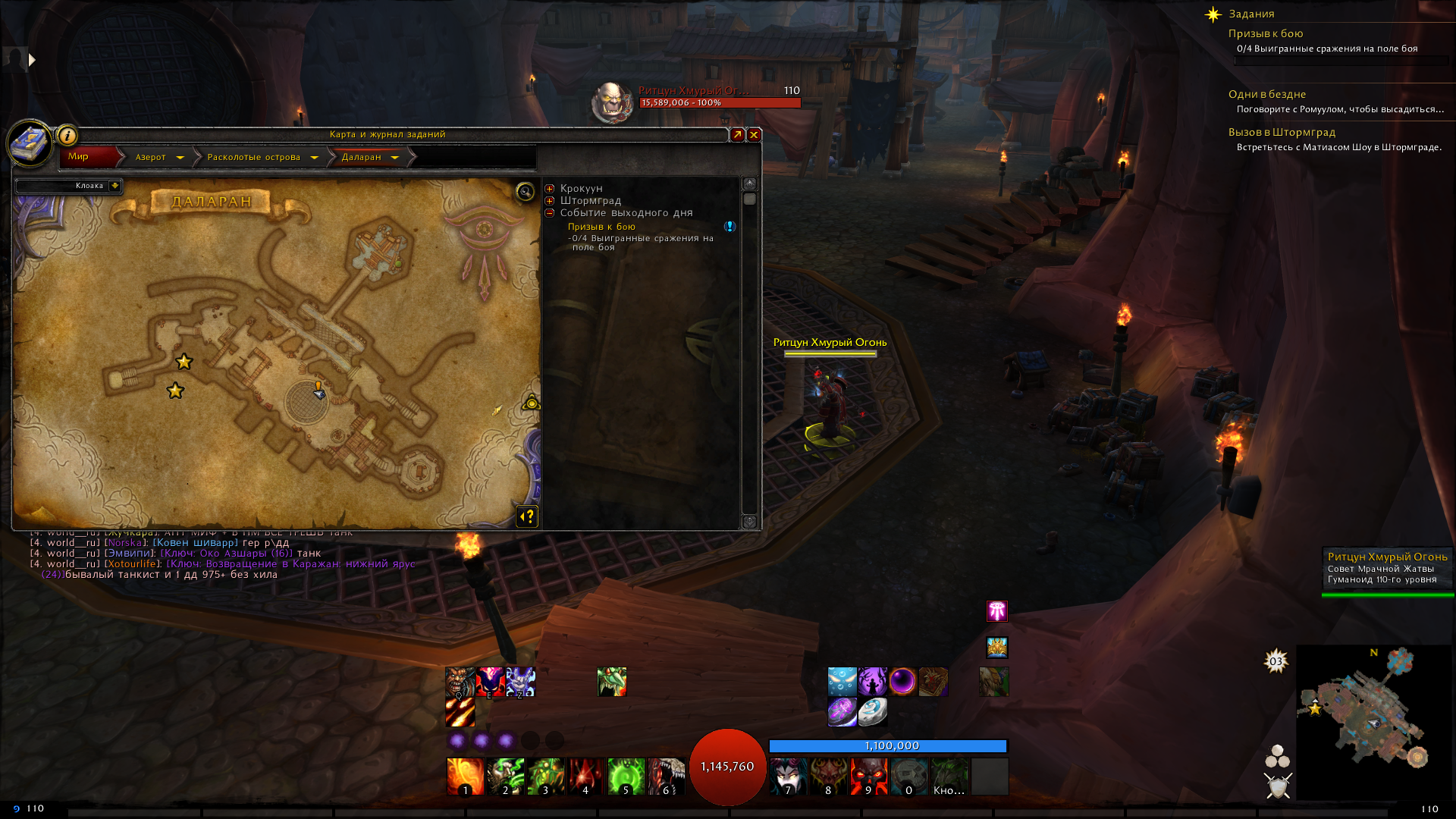Open the Азерот map dropdown
Screen dimensions: 1456x819
[x=180, y=158]
